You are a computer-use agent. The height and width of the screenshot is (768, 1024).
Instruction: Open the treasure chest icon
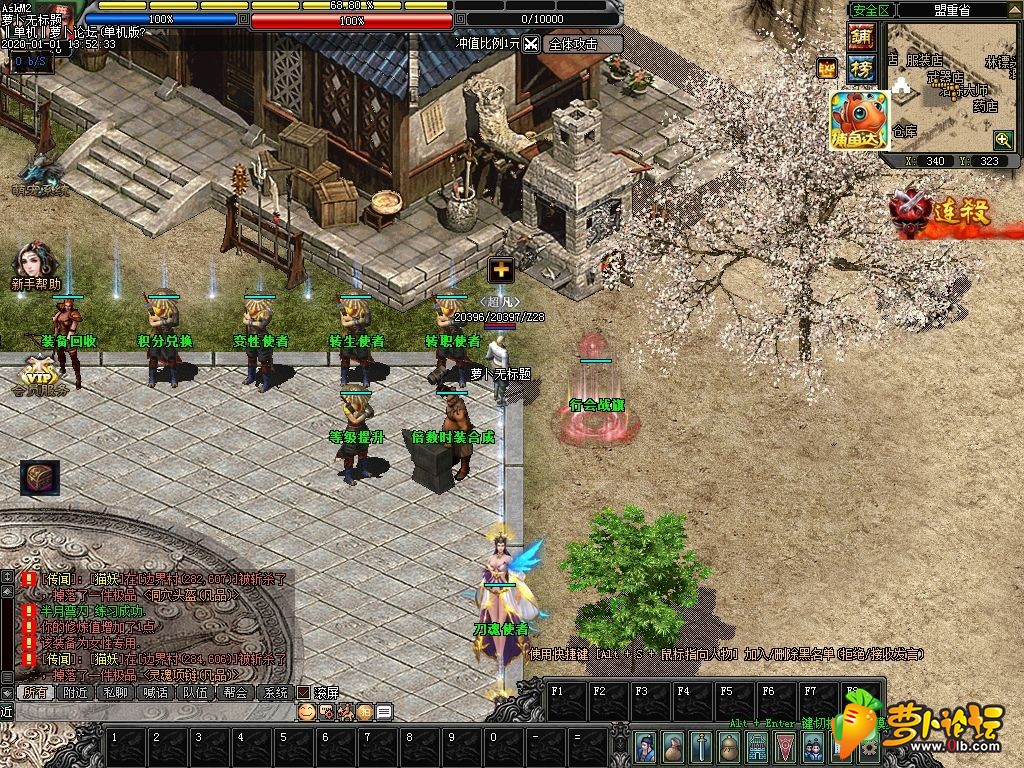click(40, 478)
